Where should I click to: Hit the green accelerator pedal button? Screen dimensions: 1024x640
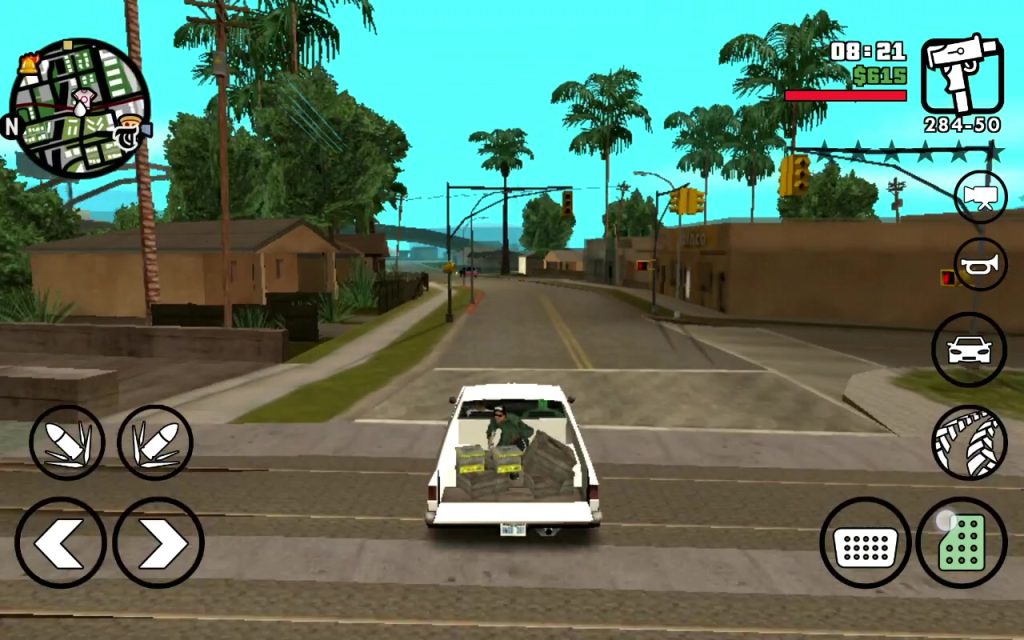click(961, 543)
